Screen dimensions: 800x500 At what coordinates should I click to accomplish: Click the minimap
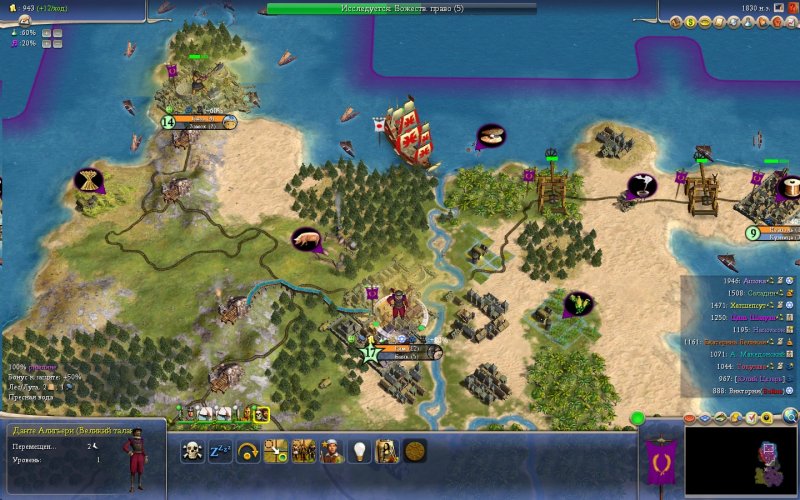[740, 460]
